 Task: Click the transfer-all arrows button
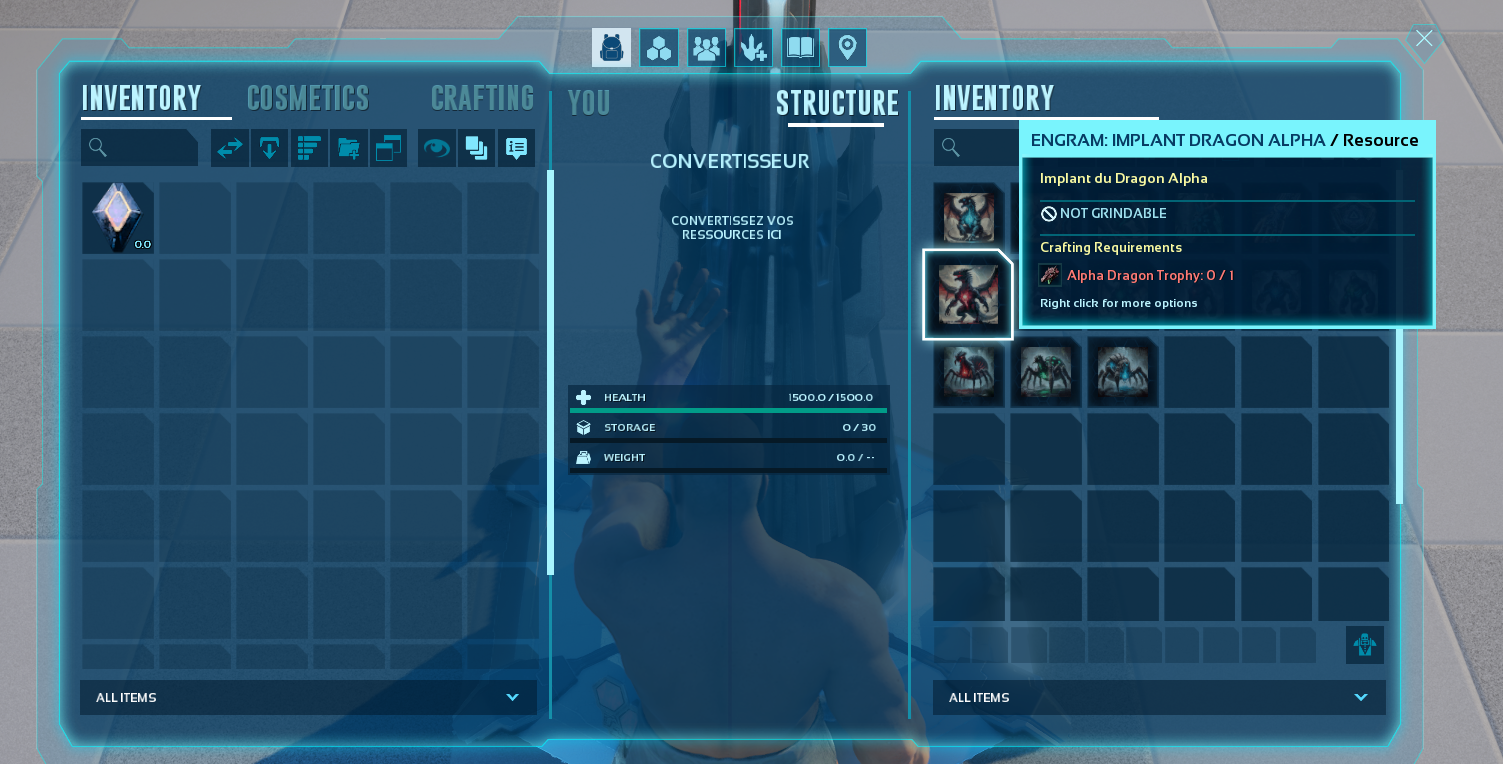coord(230,148)
